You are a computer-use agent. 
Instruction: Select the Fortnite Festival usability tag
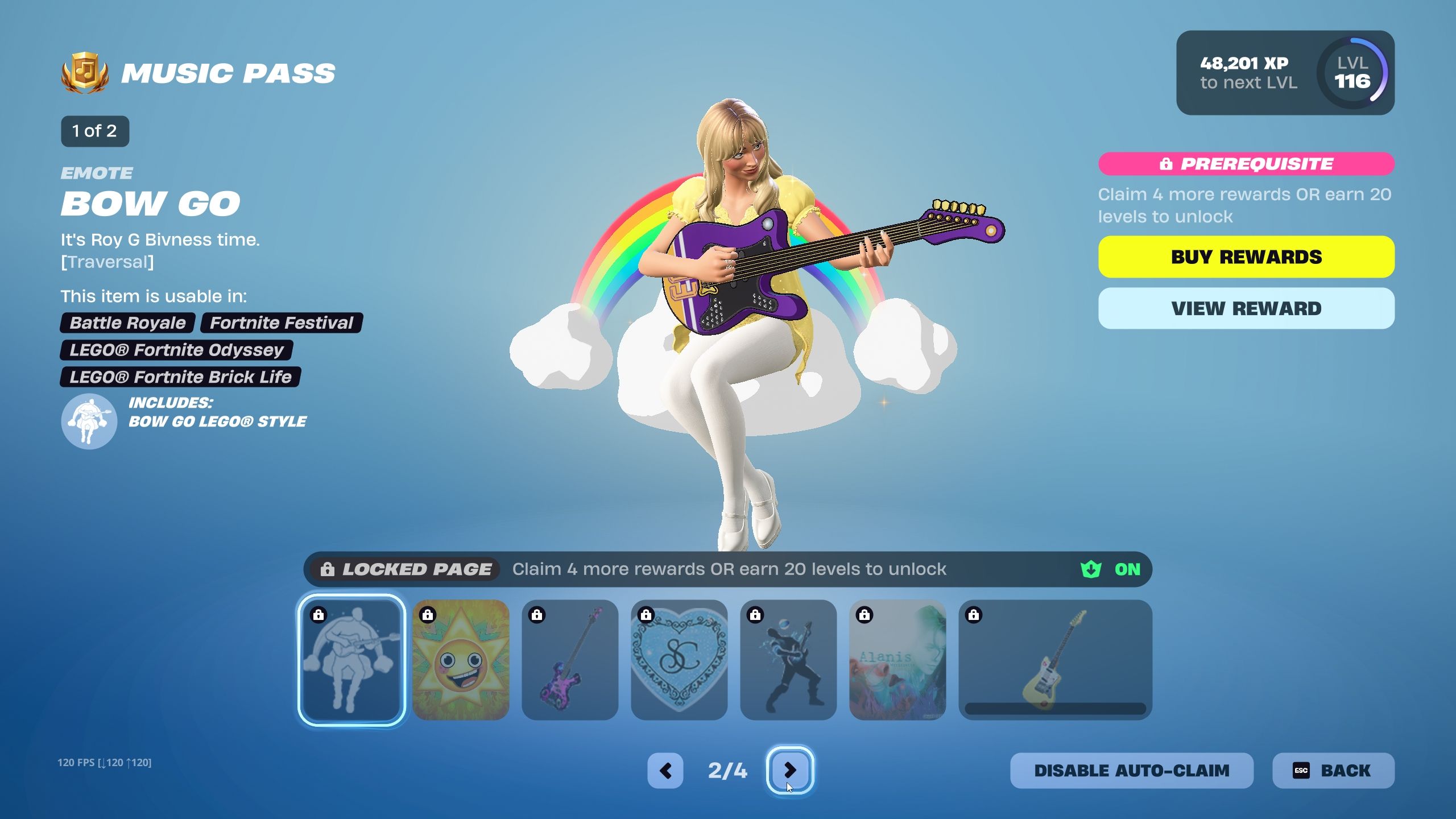coord(280,322)
